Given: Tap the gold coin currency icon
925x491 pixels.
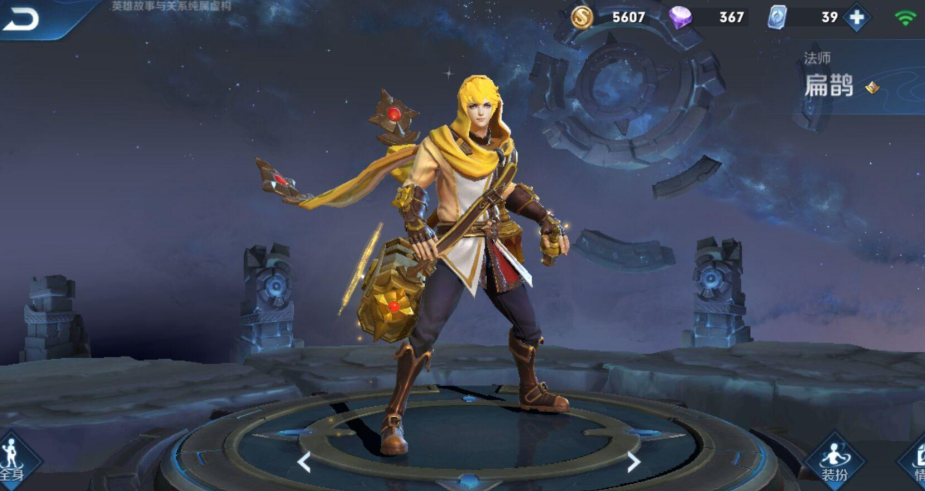Looking at the screenshot, I should point(583,17).
